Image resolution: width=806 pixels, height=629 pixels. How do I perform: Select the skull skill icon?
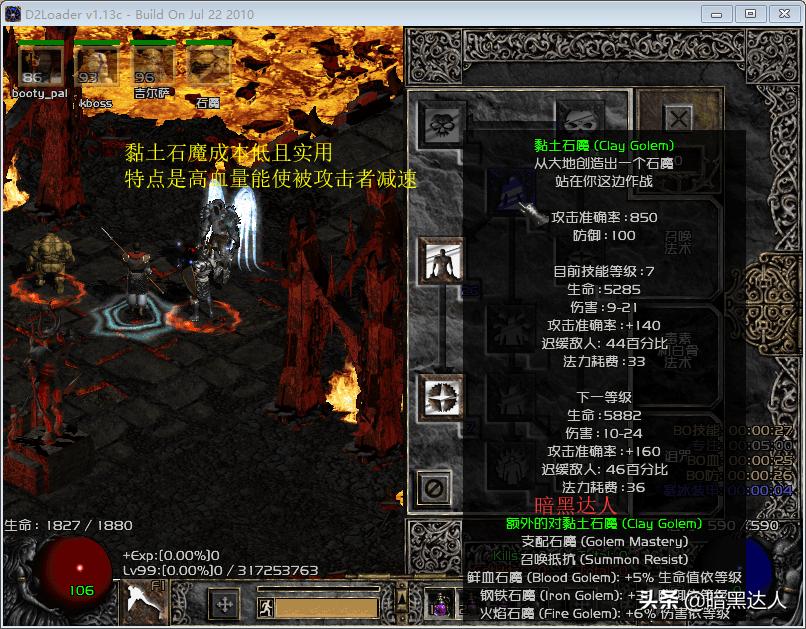[x=441, y=124]
